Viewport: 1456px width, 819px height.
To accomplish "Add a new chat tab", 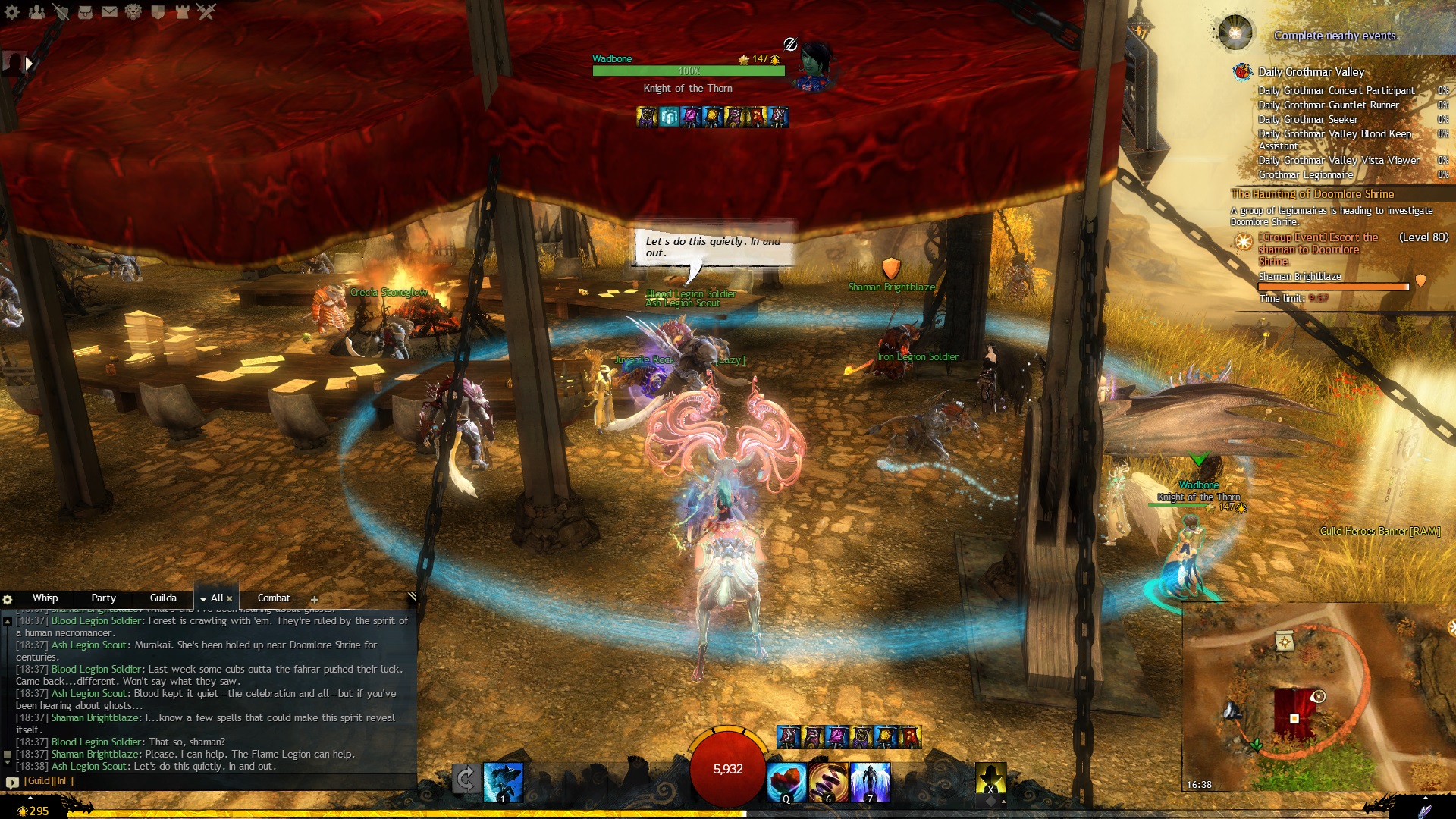I will pyautogui.click(x=314, y=599).
